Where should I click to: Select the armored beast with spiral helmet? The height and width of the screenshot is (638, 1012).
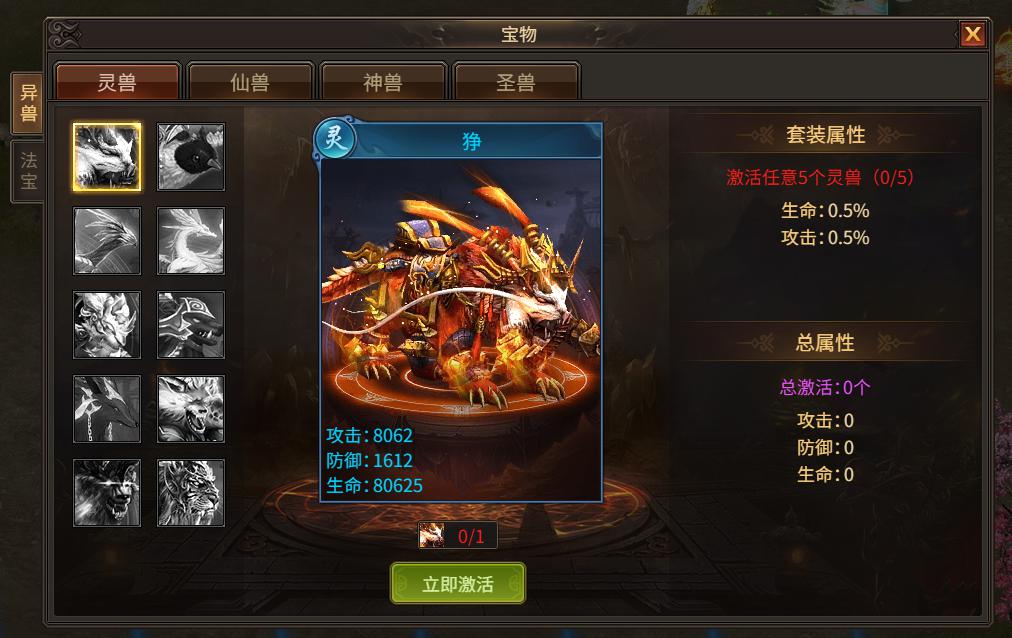(191, 325)
